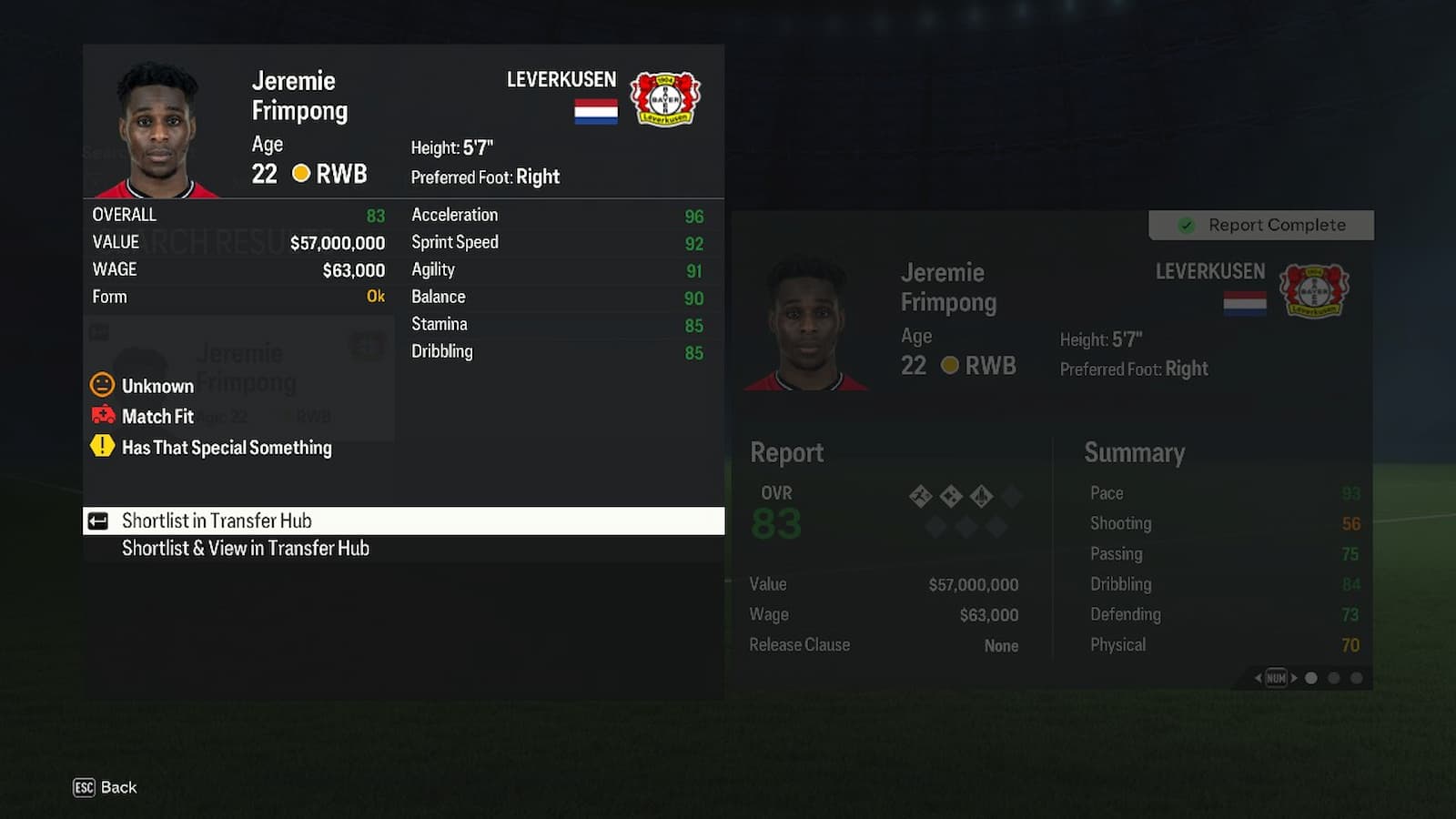The height and width of the screenshot is (819, 1456).
Task: Select Shortlist & View in Transfer Hub
Action: coord(246,548)
